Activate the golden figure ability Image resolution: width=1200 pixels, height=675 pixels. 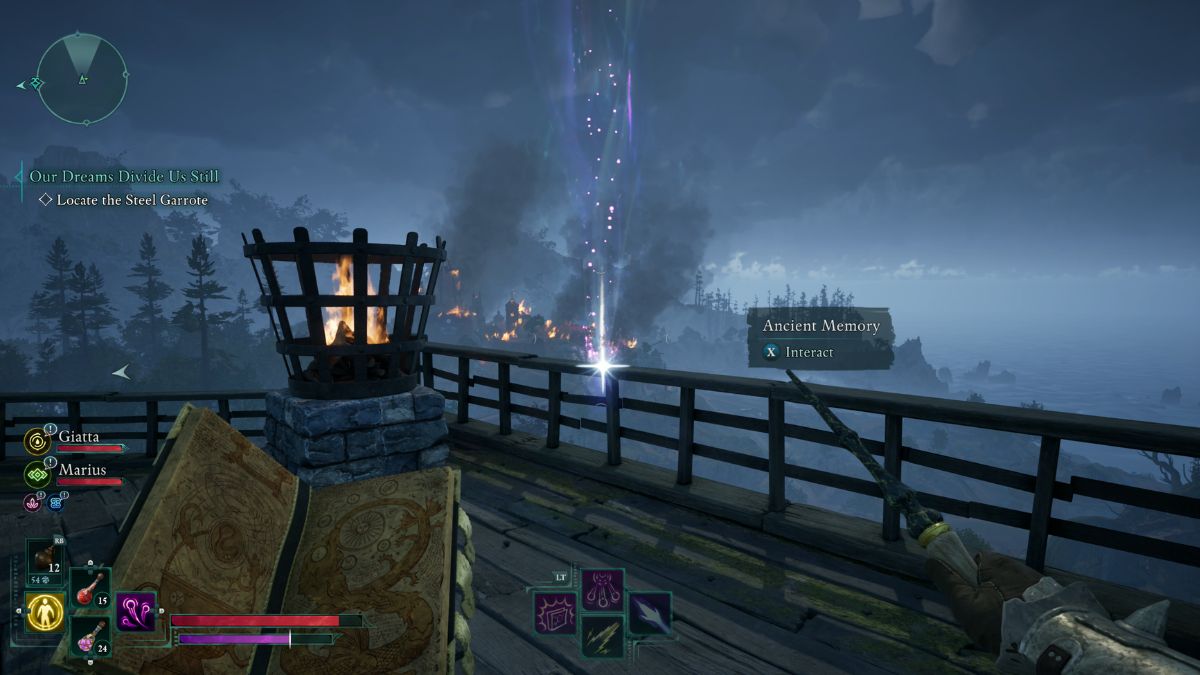[x=45, y=611]
